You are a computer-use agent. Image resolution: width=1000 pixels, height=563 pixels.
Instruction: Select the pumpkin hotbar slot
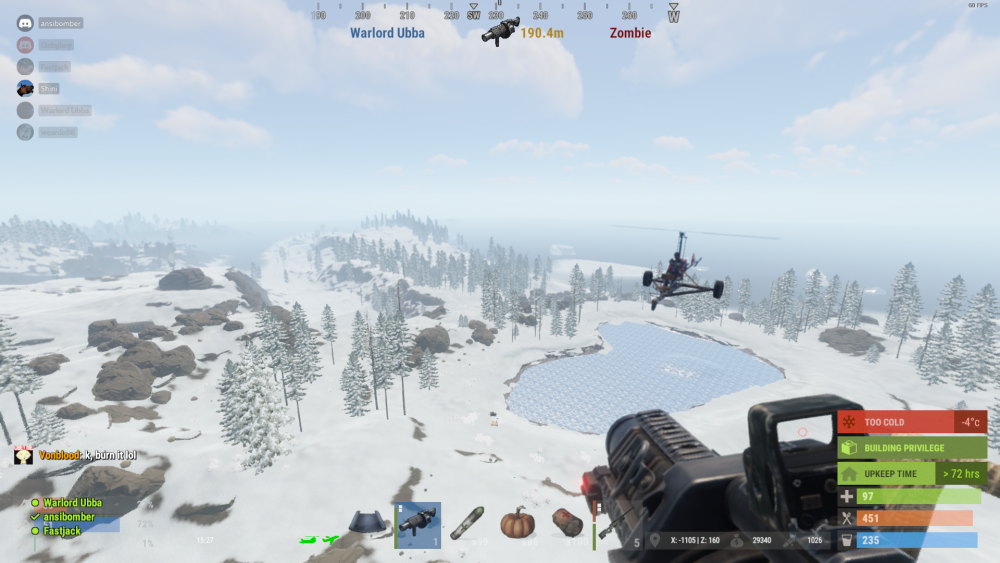coord(518,524)
